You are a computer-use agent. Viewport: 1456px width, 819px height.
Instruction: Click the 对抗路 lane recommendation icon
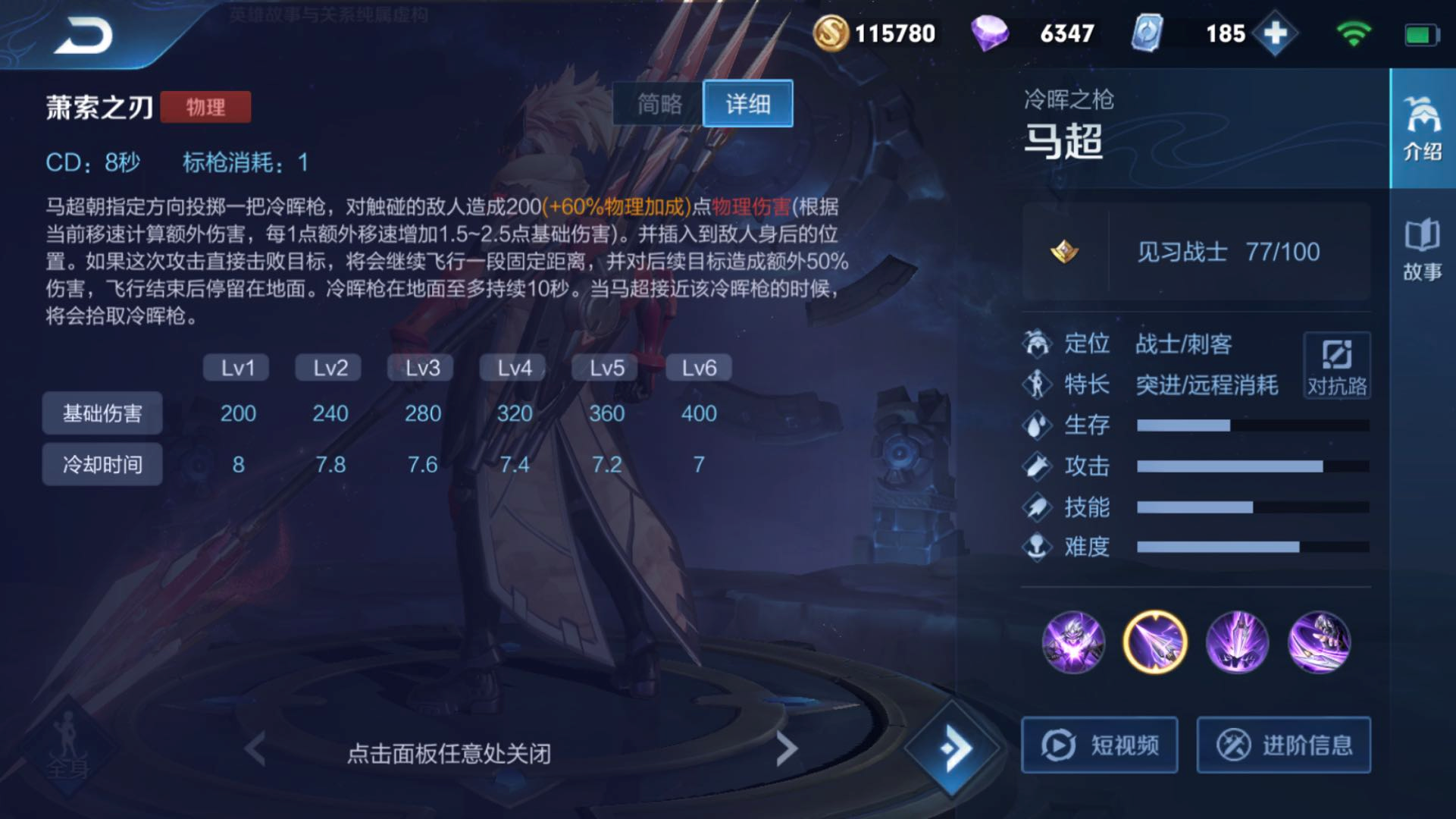point(1337,366)
